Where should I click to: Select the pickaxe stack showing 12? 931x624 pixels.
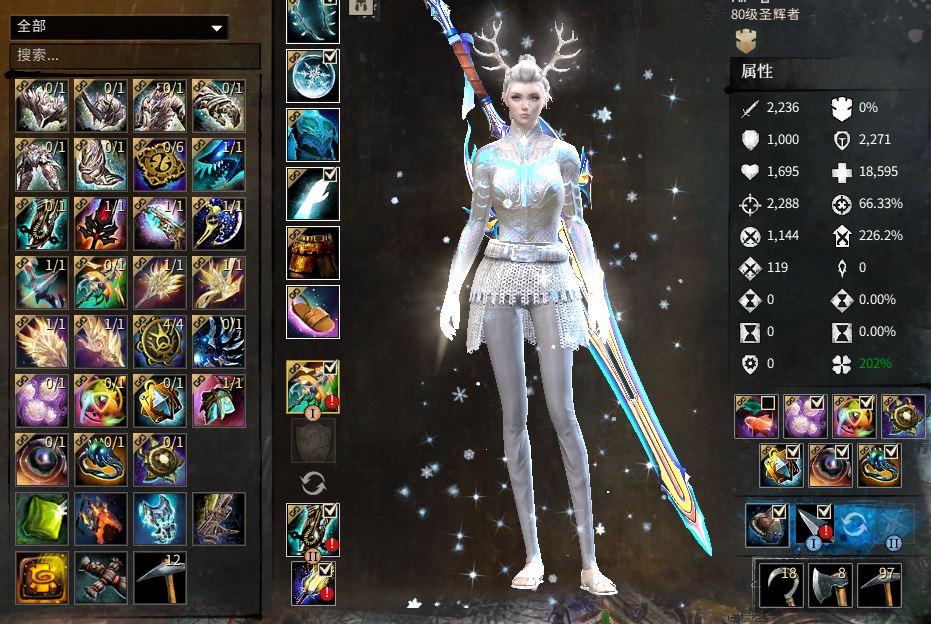[x=159, y=577]
